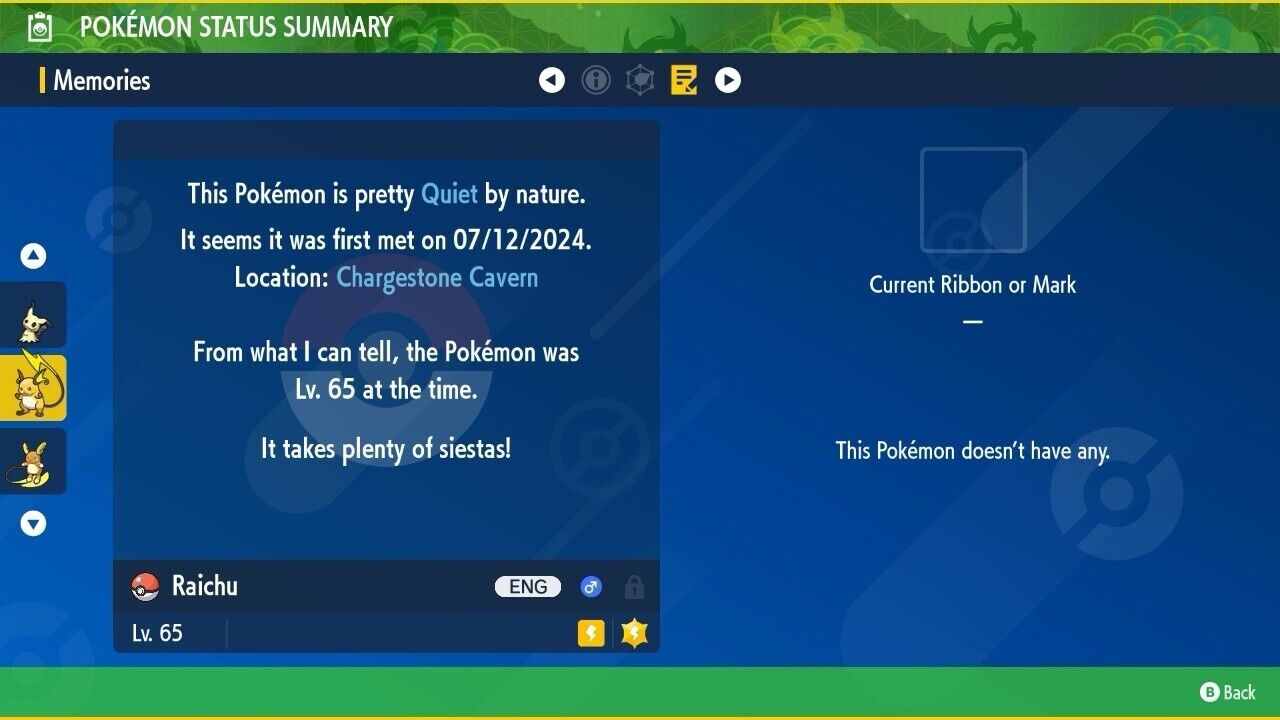Go to the next summary page arrow
The width and height of the screenshot is (1280, 720).
(x=728, y=80)
